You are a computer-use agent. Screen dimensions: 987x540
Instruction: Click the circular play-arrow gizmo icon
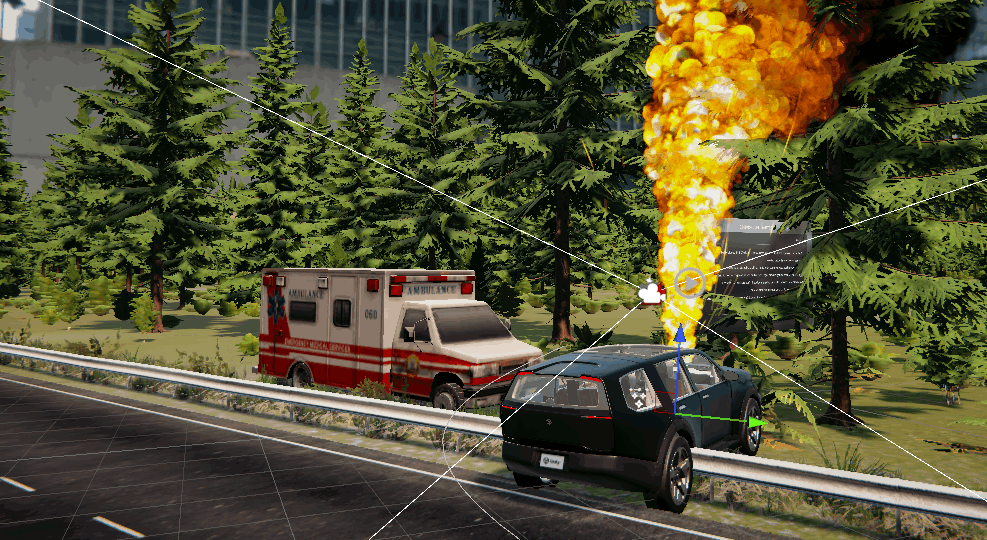(688, 282)
